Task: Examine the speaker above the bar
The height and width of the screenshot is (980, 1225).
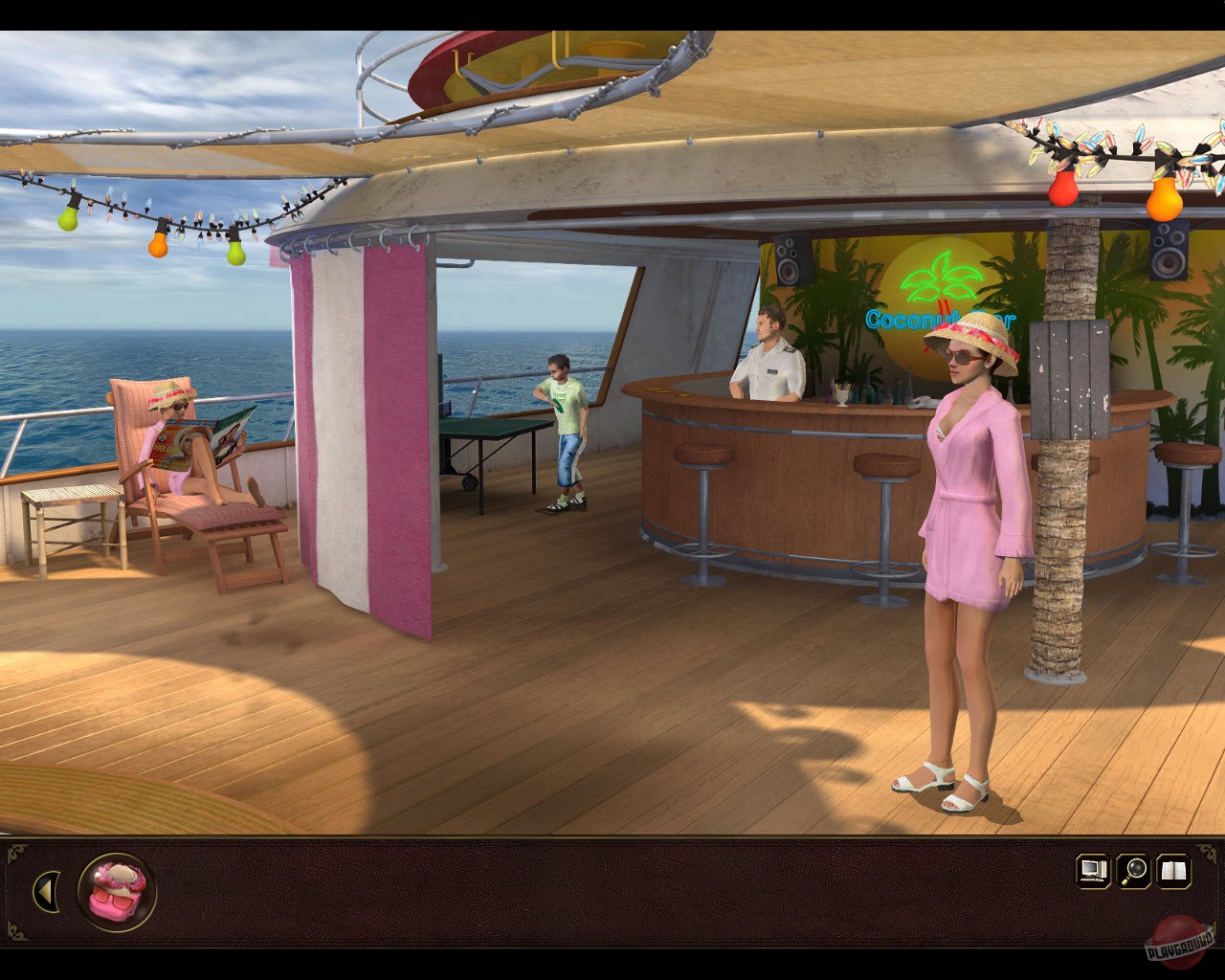Action: pos(790,258)
